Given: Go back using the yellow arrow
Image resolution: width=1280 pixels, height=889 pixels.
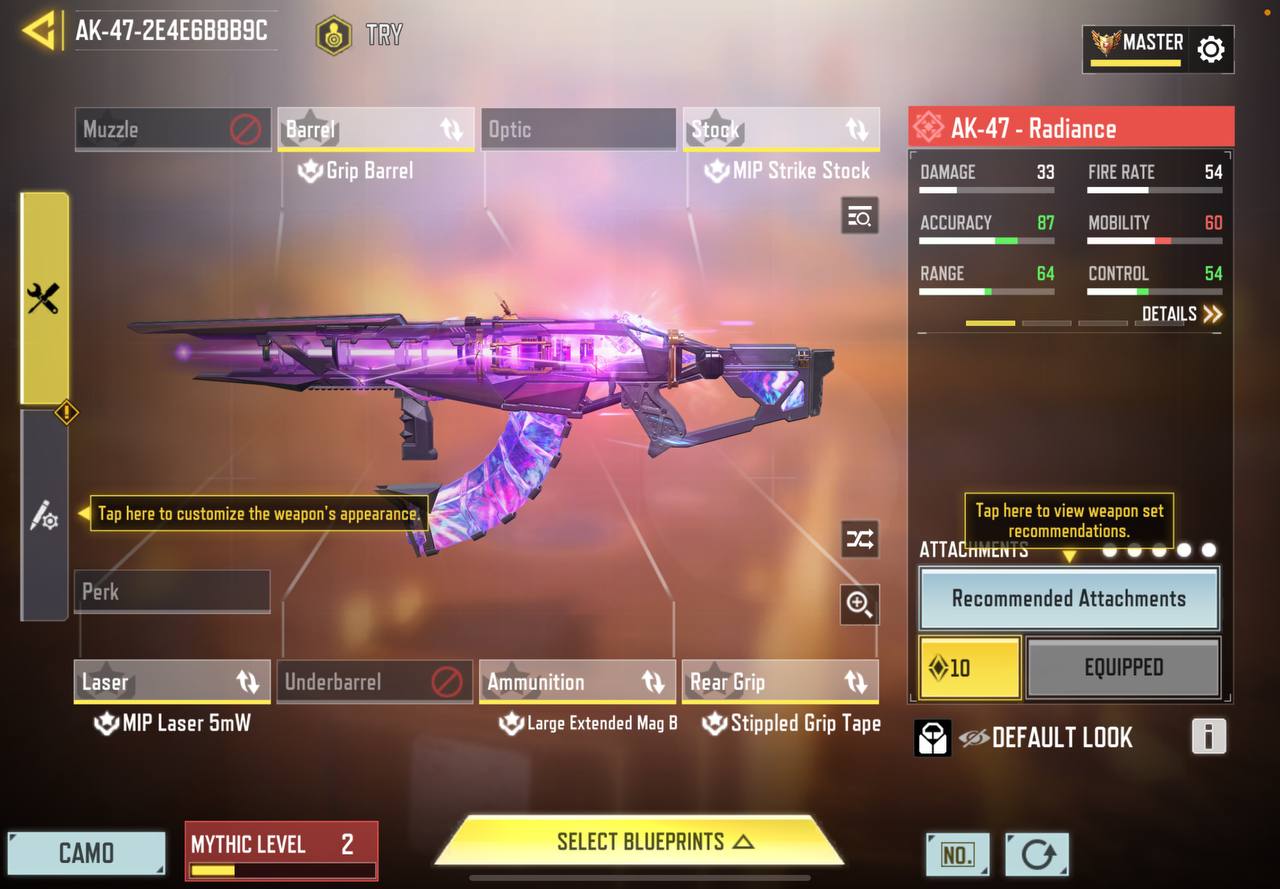Looking at the screenshot, I should 38,31.
